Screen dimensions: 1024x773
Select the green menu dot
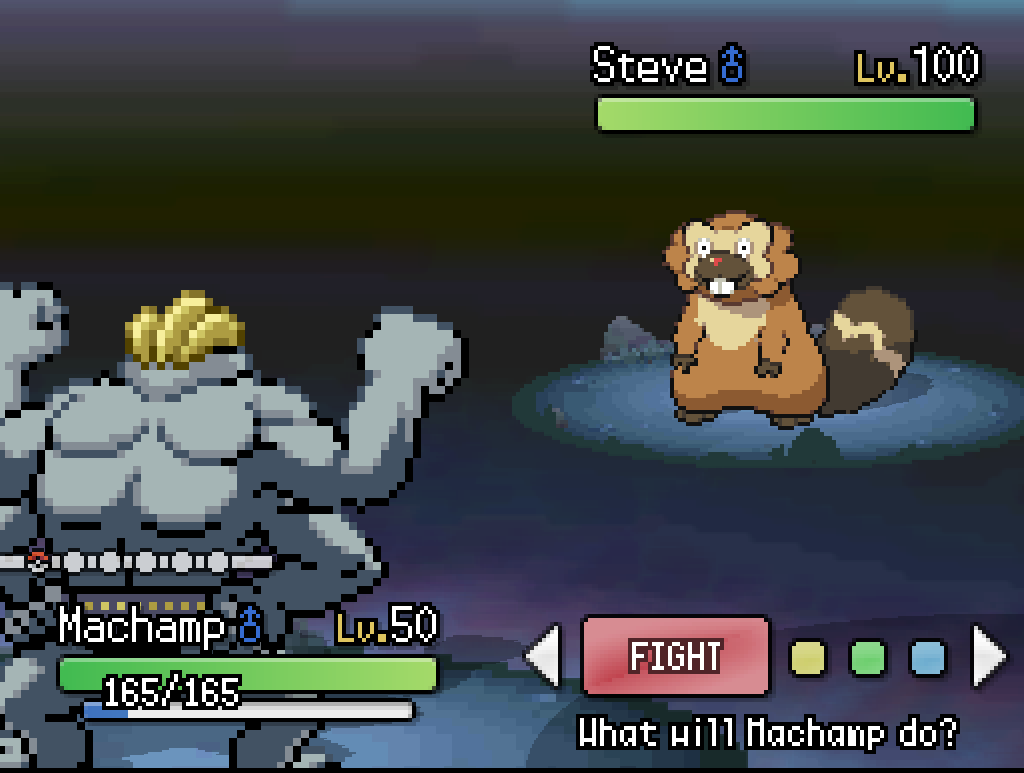pos(868,657)
